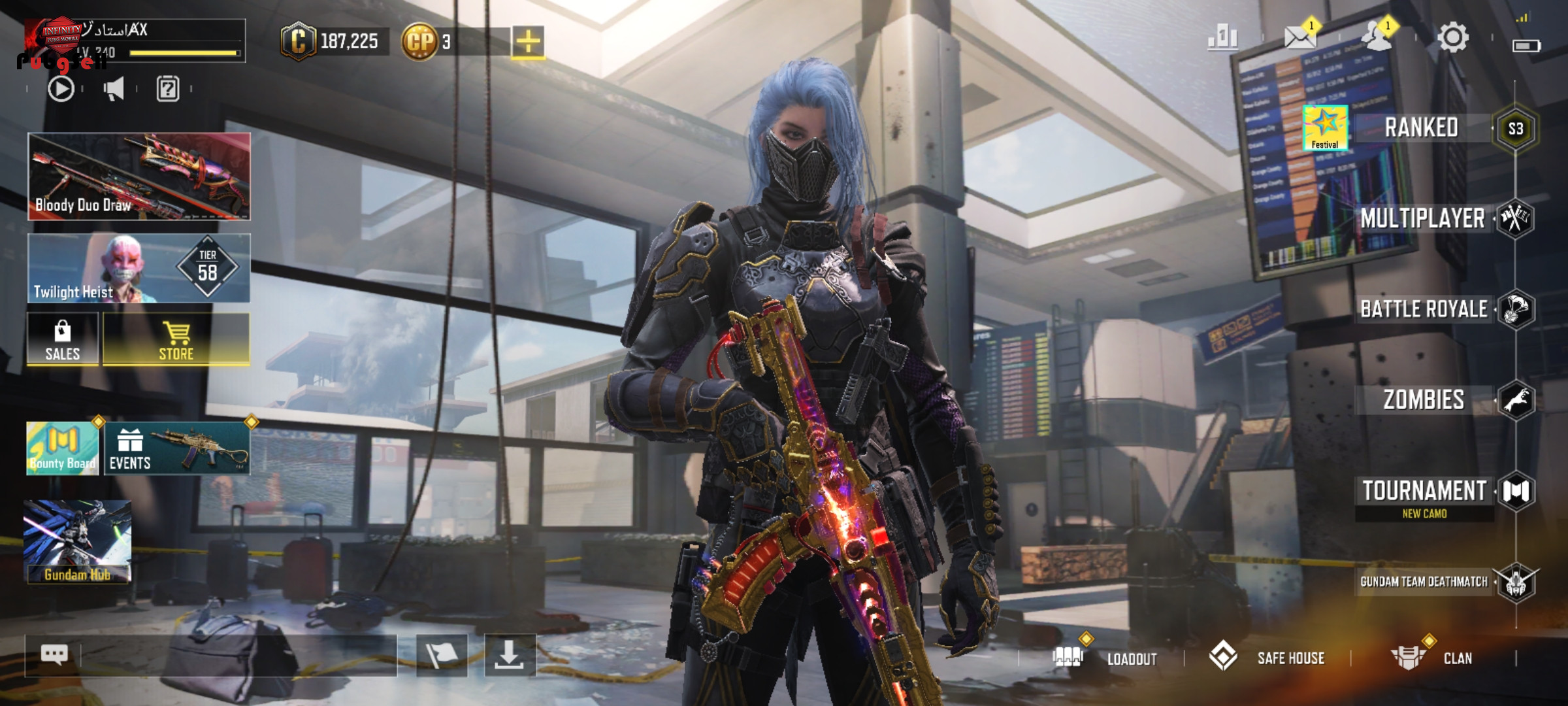Check the mail envelope icon
Viewport: 1568px width, 706px height.
pos(1299,37)
